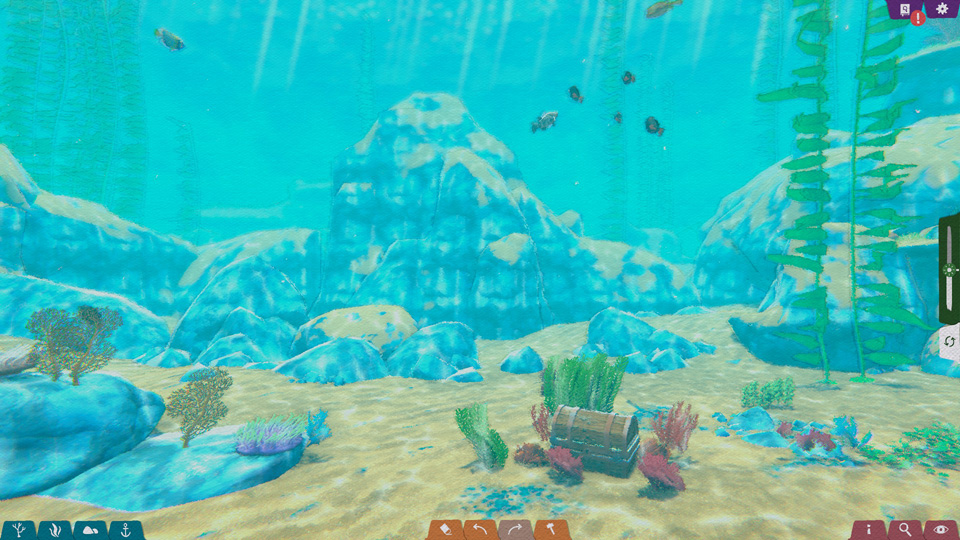Select the eraser tool
The image size is (960, 540).
pyautogui.click(x=446, y=530)
